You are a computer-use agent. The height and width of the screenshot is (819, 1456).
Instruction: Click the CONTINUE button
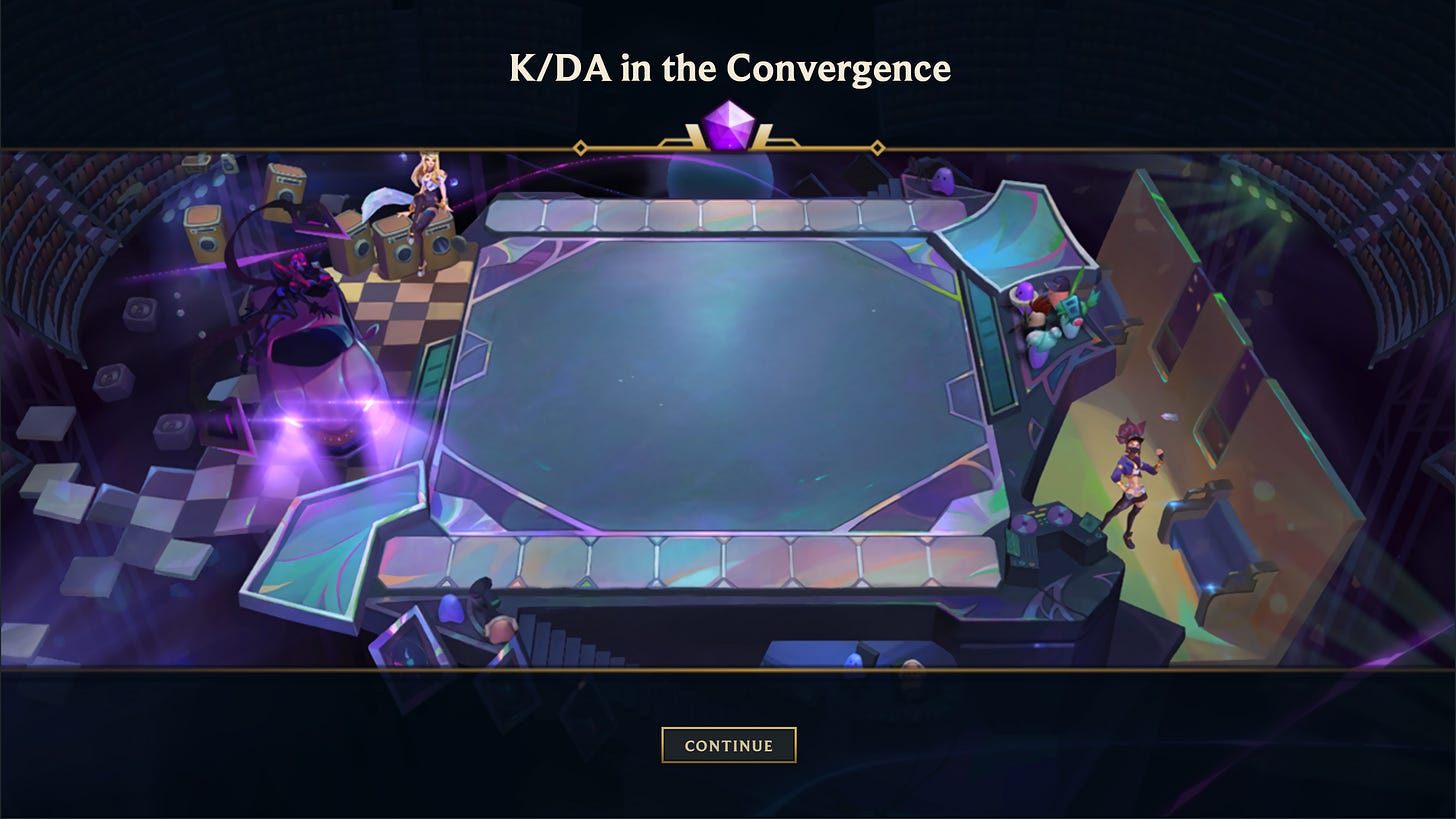pyautogui.click(x=728, y=745)
